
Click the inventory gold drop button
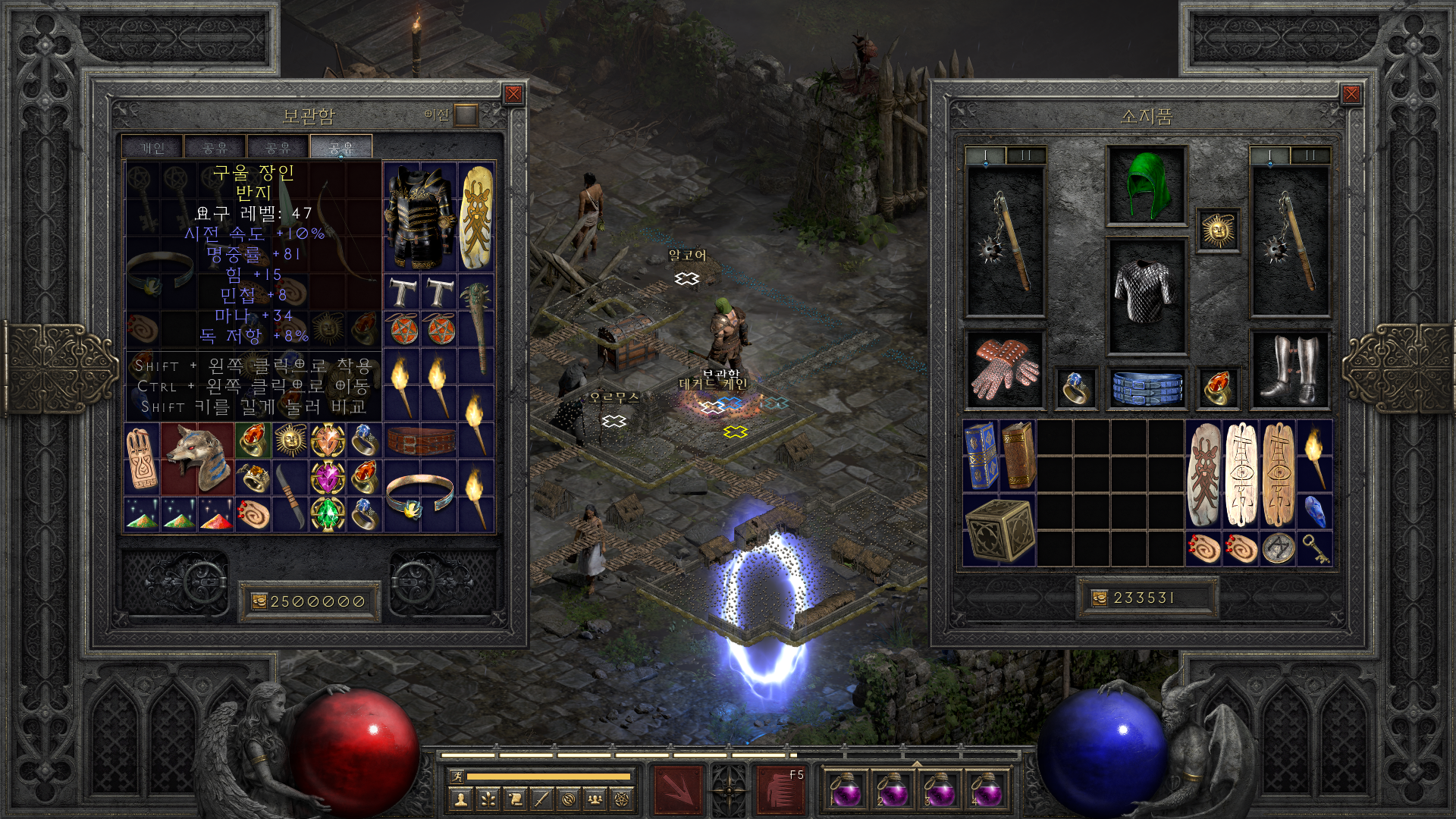coord(1100,598)
